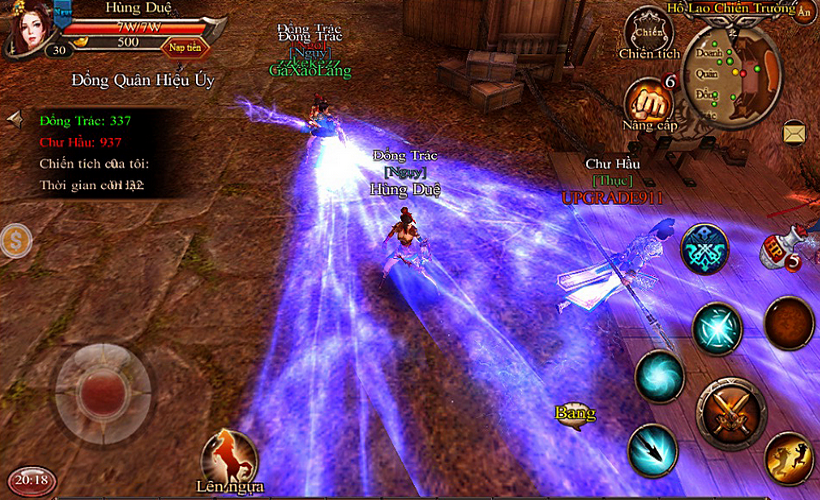The height and width of the screenshot is (500, 820).
Task: Cast the cyan arrow strike skill
Action: (652, 448)
